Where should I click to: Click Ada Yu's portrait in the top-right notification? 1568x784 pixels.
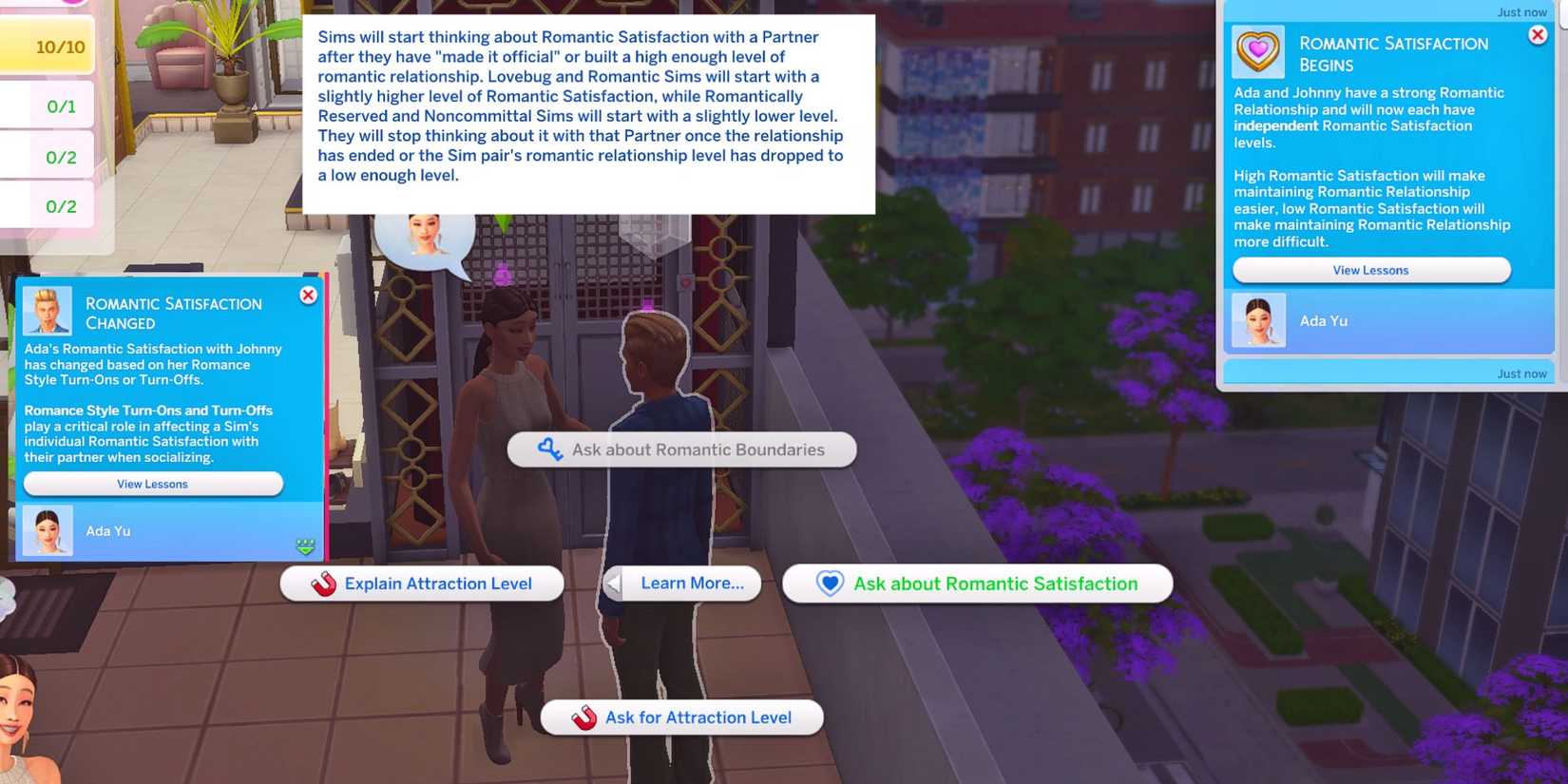coord(1258,320)
